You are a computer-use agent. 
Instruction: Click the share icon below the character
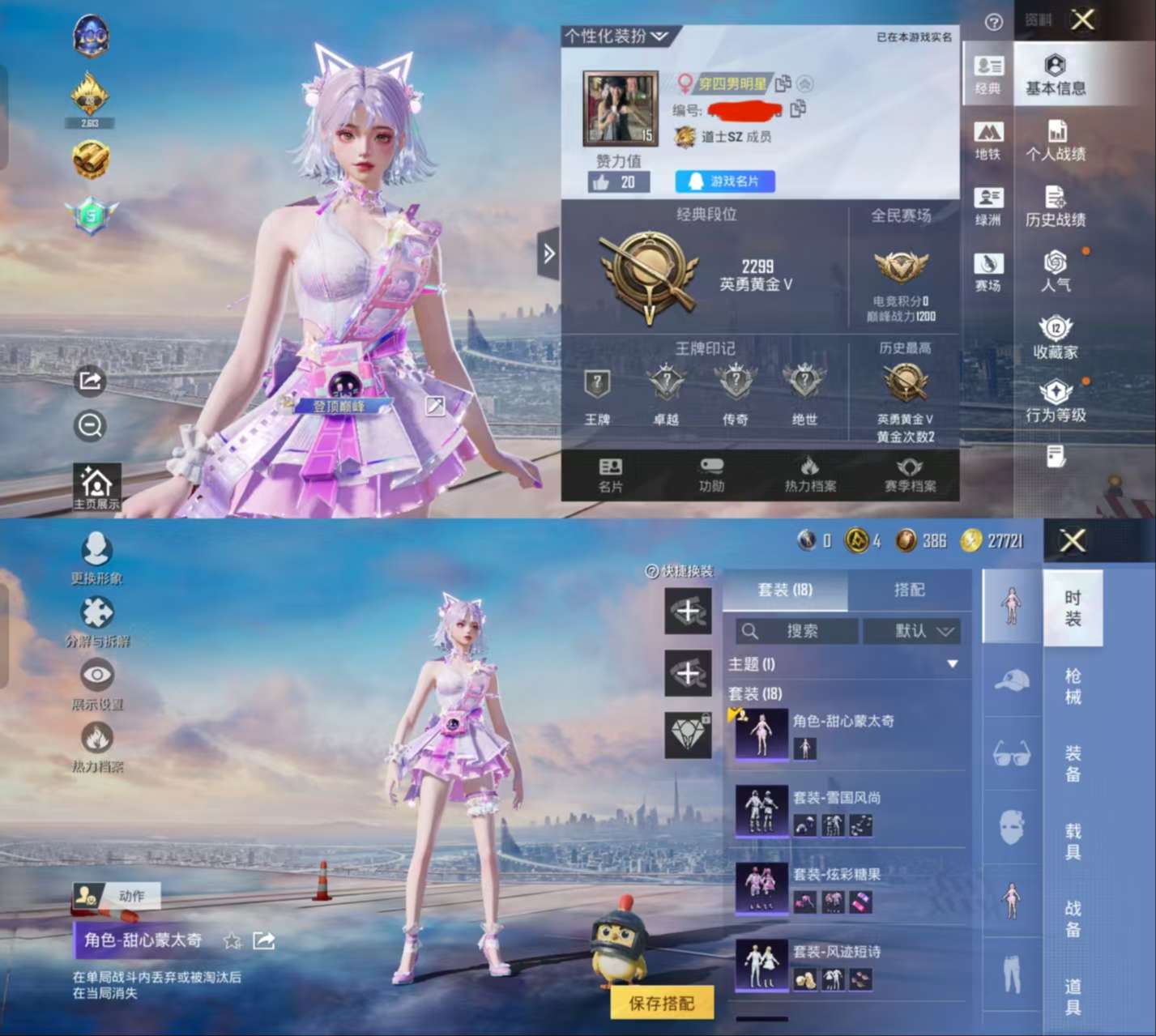tap(89, 382)
